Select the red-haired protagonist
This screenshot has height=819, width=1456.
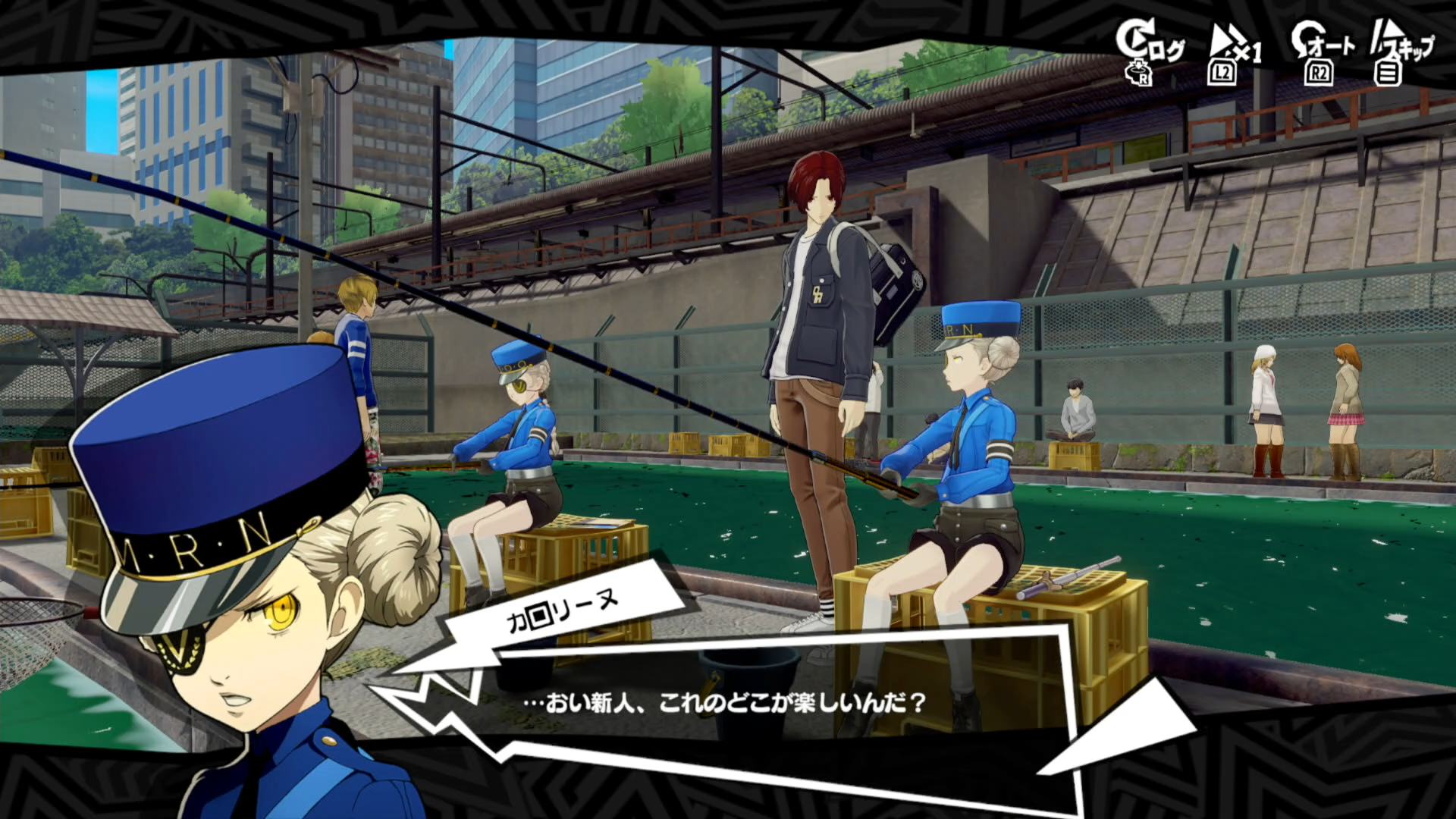coord(819,303)
